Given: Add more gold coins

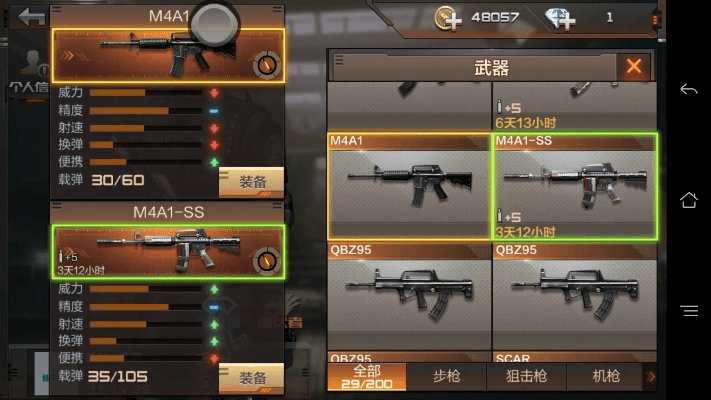Looking at the screenshot, I should (447, 17).
